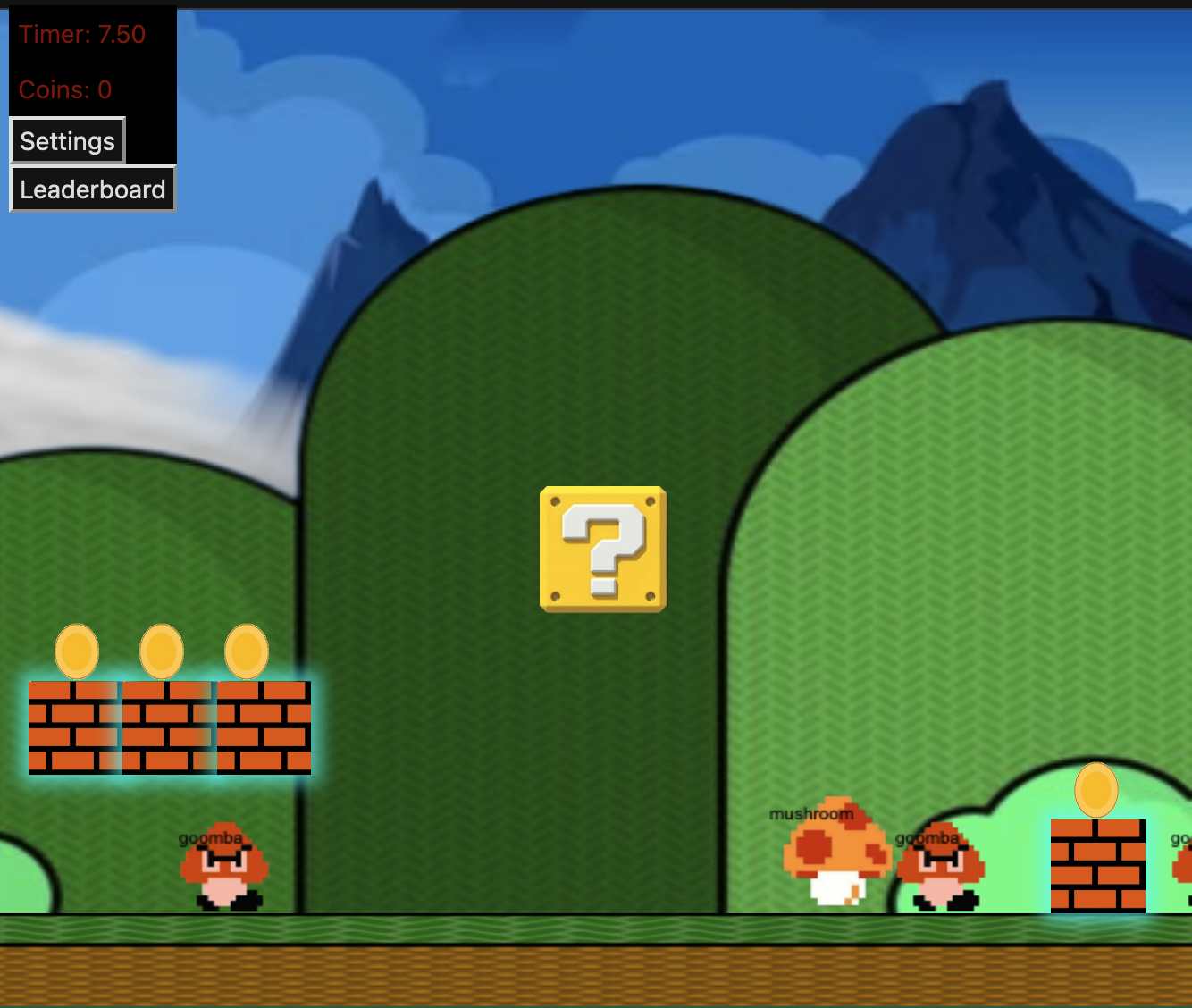Click the leftmost brick block in the row
The image size is (1192, 1008).
(x=75, y=726)
